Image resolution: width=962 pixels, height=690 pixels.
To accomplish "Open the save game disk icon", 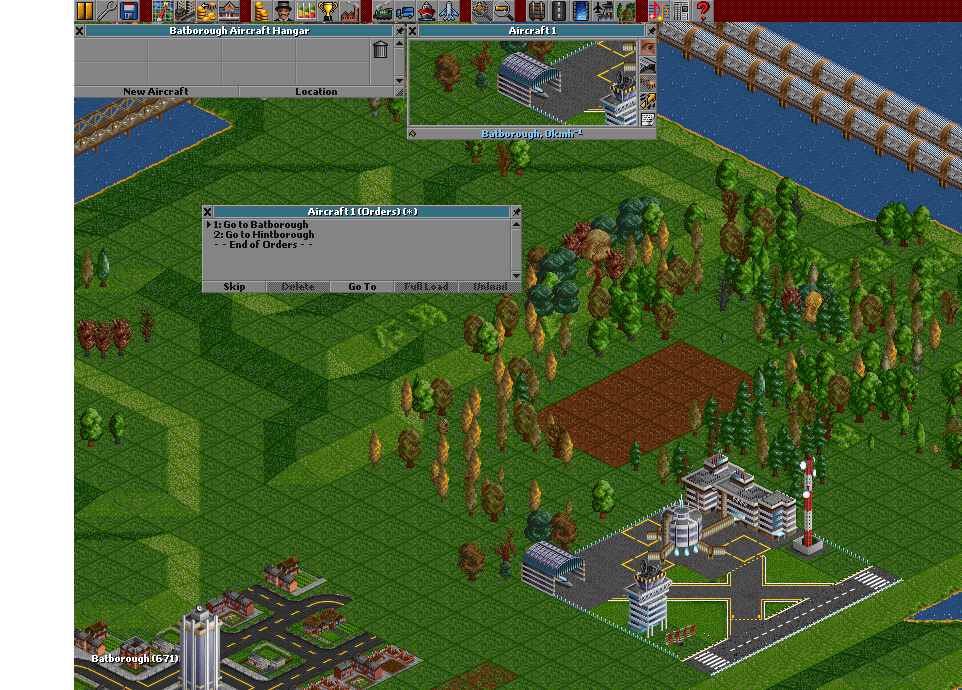I will [129, 11].
